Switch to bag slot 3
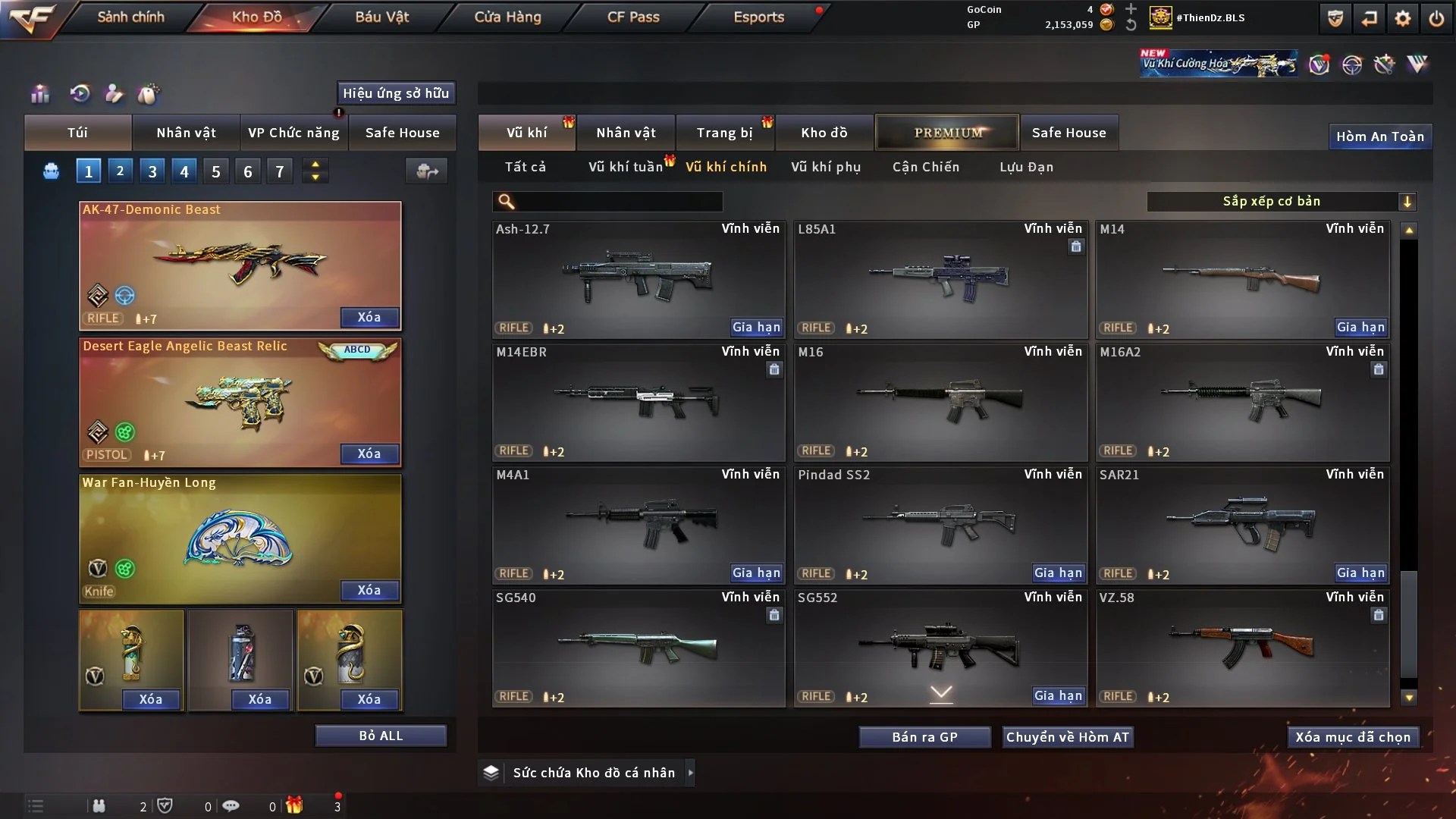 (x=152, y=171)
